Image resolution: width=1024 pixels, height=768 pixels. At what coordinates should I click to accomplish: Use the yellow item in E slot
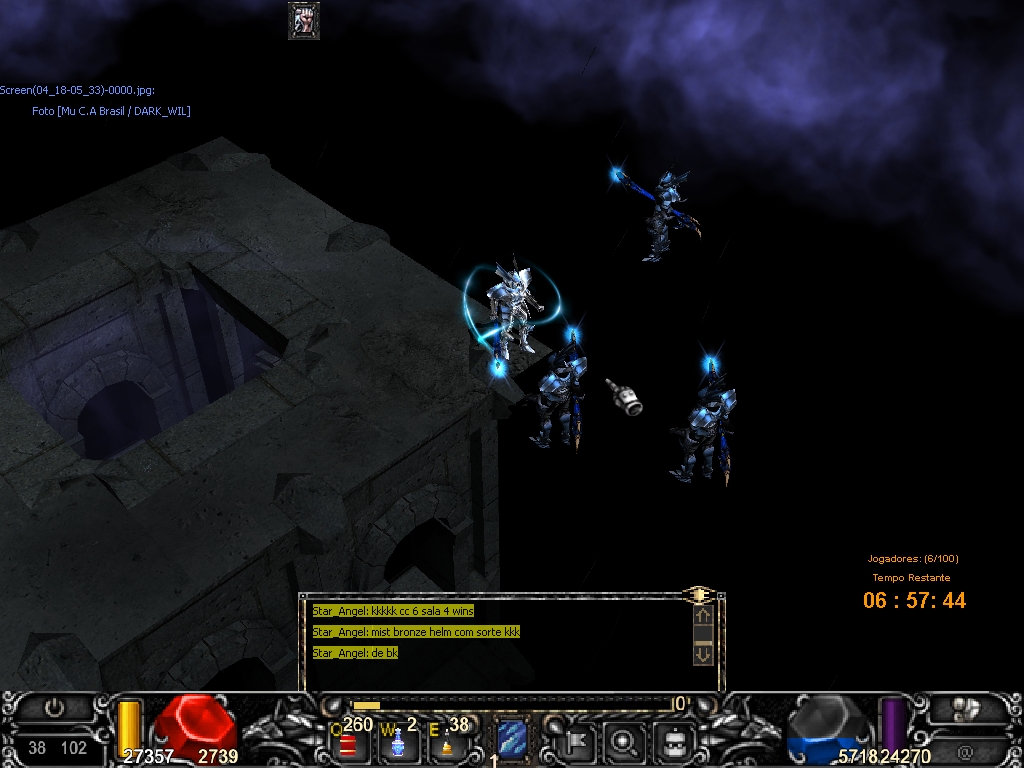click(x=447, y=744)
